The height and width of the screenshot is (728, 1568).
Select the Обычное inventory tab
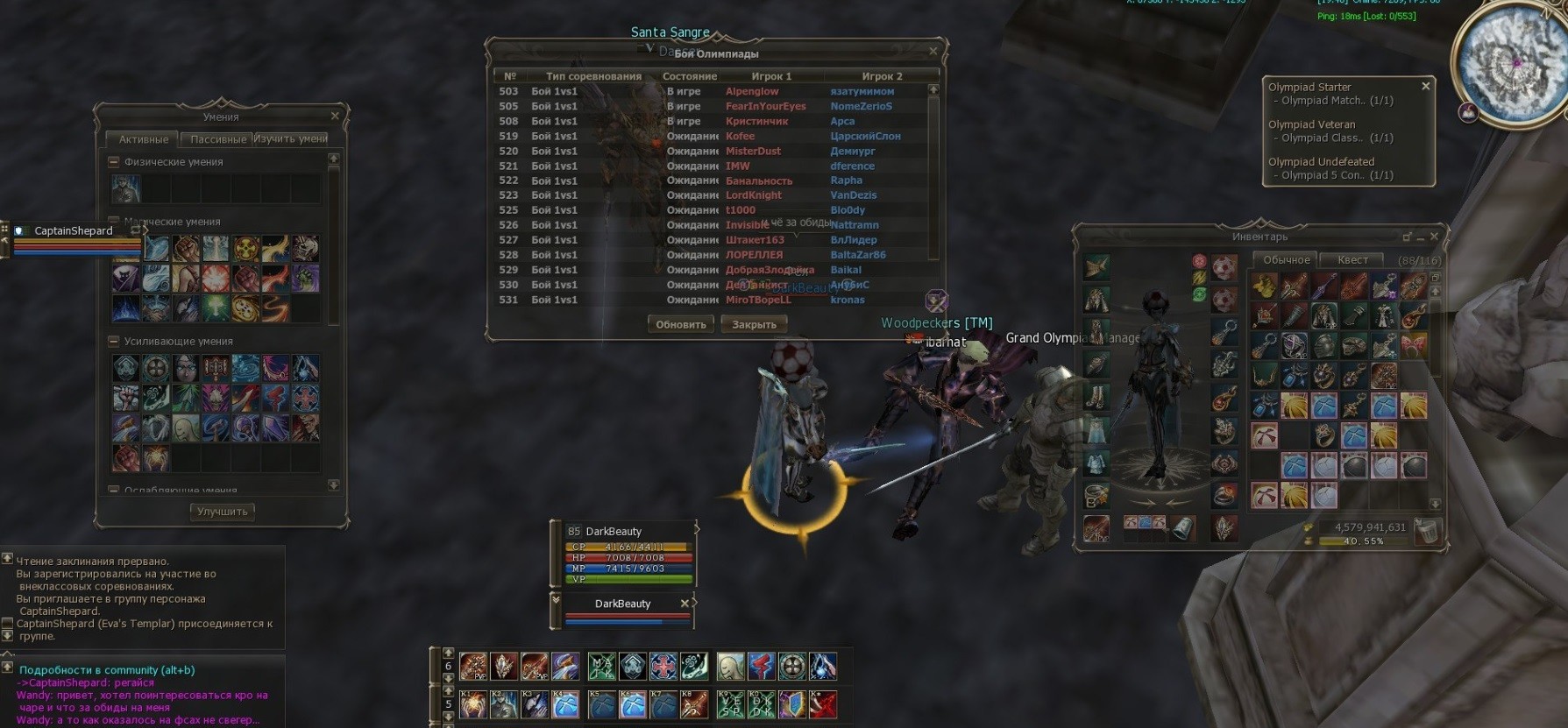[x=1286, y=259]
